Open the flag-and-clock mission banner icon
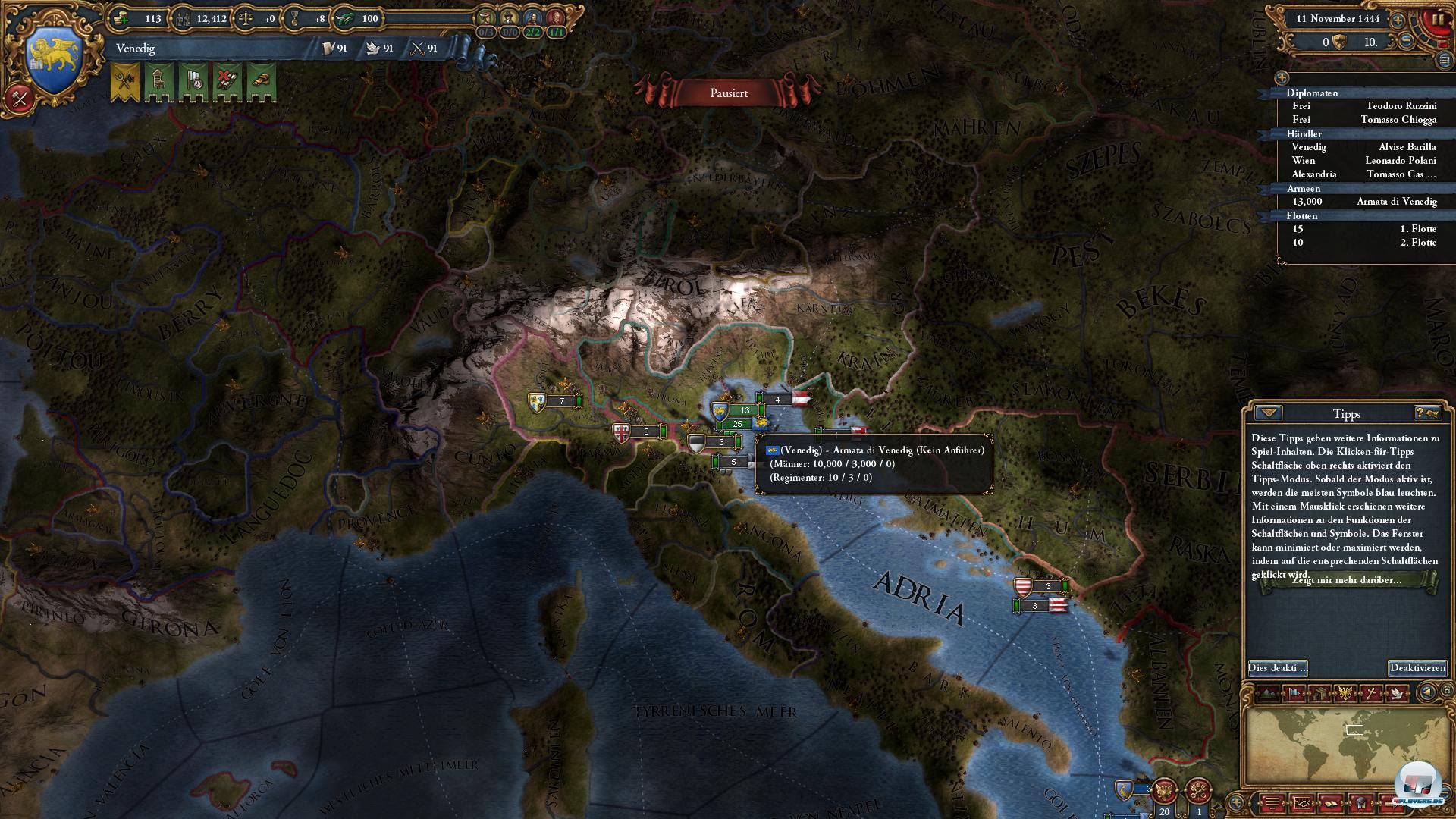The image size is (1456, 819). click(x=195, y=80)
